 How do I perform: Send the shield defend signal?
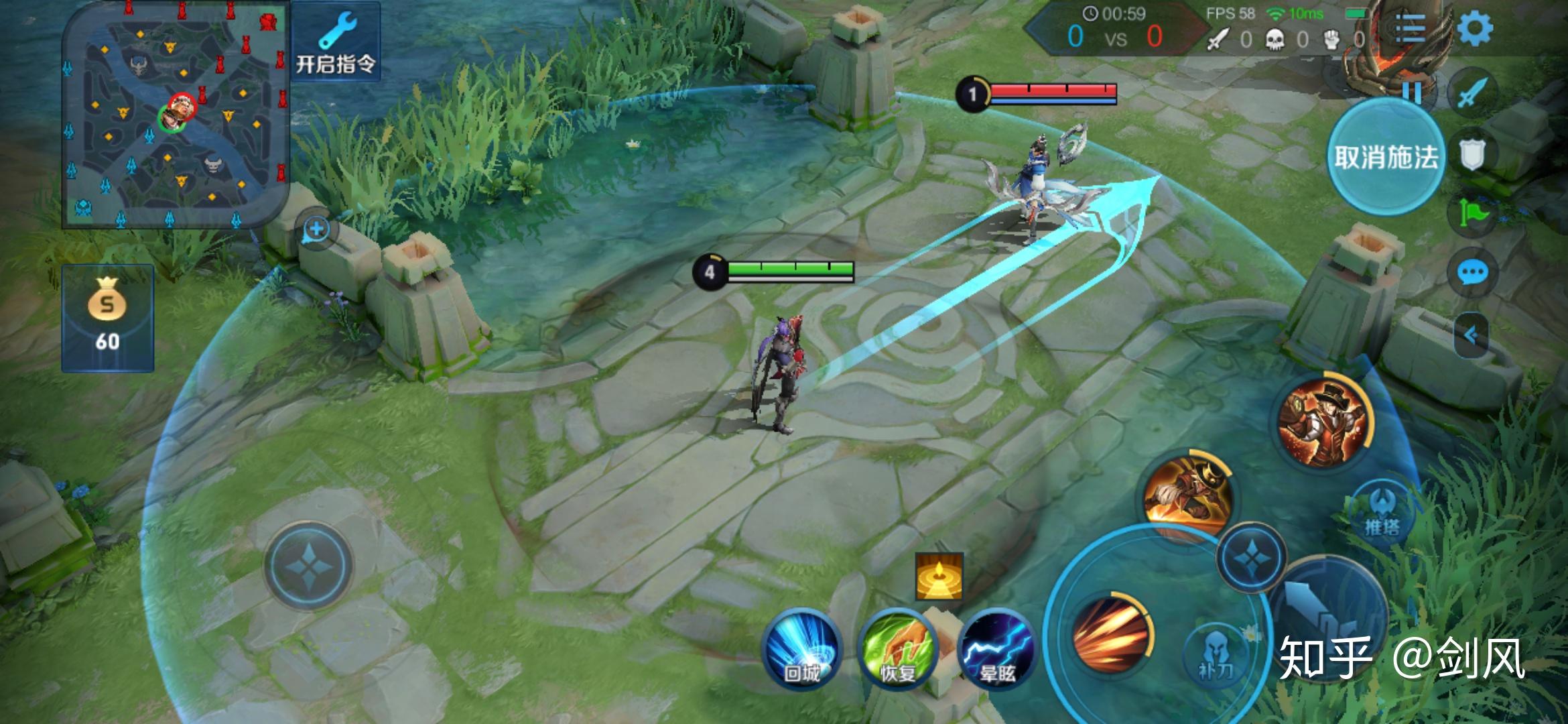(1472, 154)
